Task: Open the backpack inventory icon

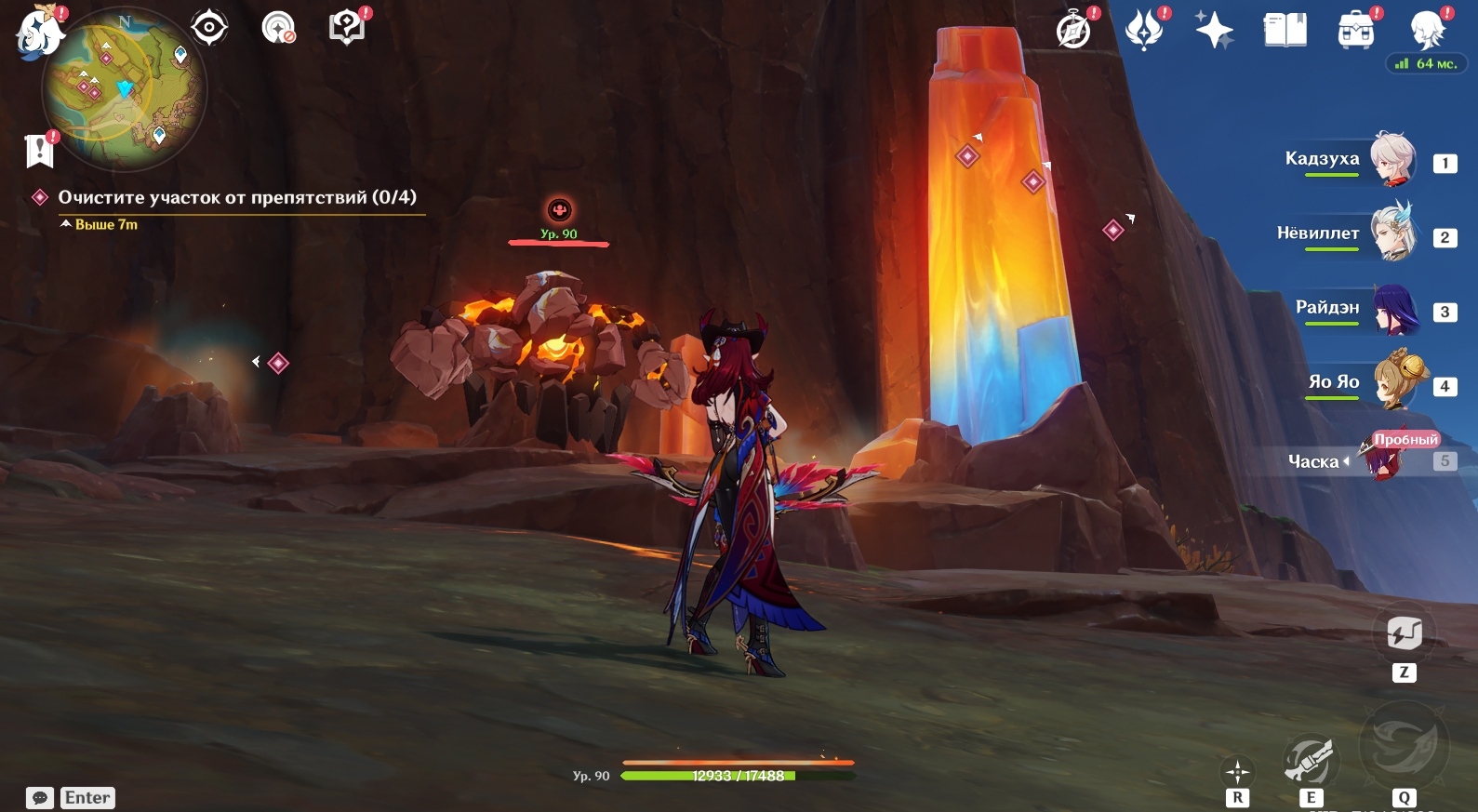Action: click(1355, 30)
